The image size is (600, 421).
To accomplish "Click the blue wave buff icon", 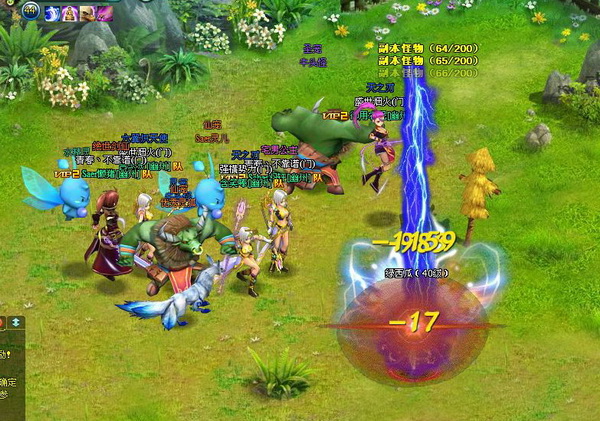I will (x=52, y=13).
